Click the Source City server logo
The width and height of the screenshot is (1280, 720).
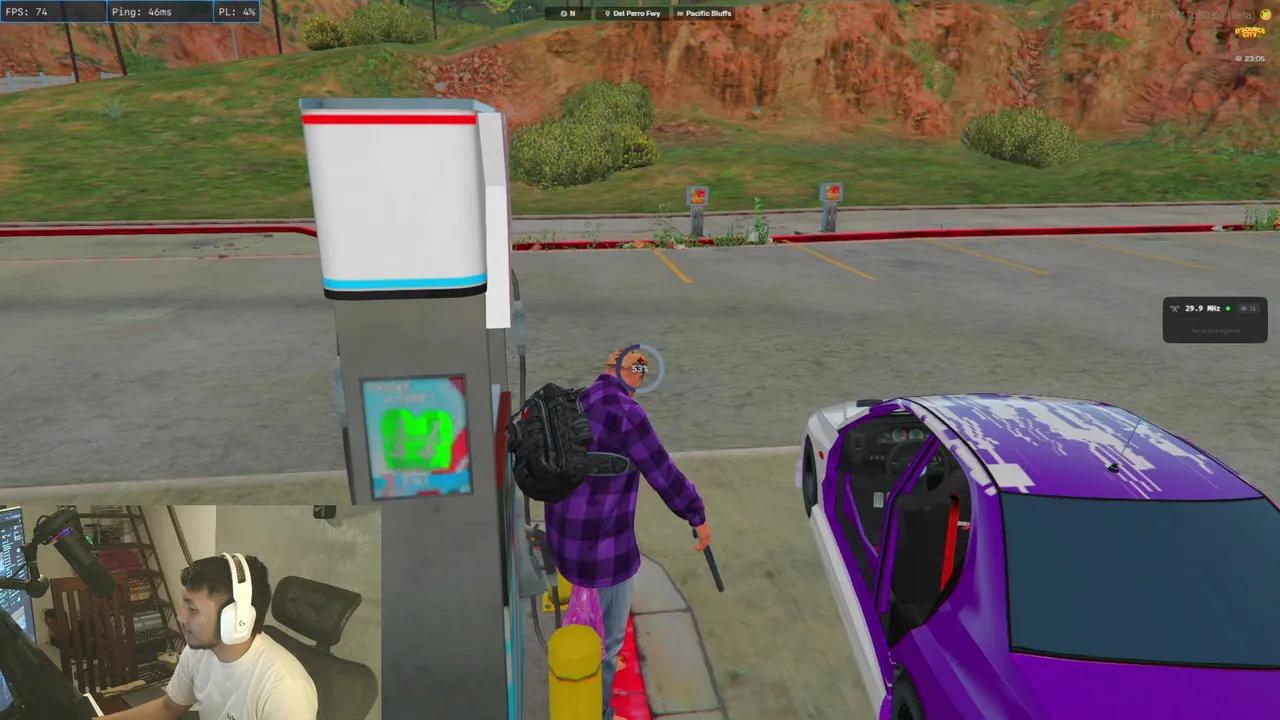pos(1250,33)
